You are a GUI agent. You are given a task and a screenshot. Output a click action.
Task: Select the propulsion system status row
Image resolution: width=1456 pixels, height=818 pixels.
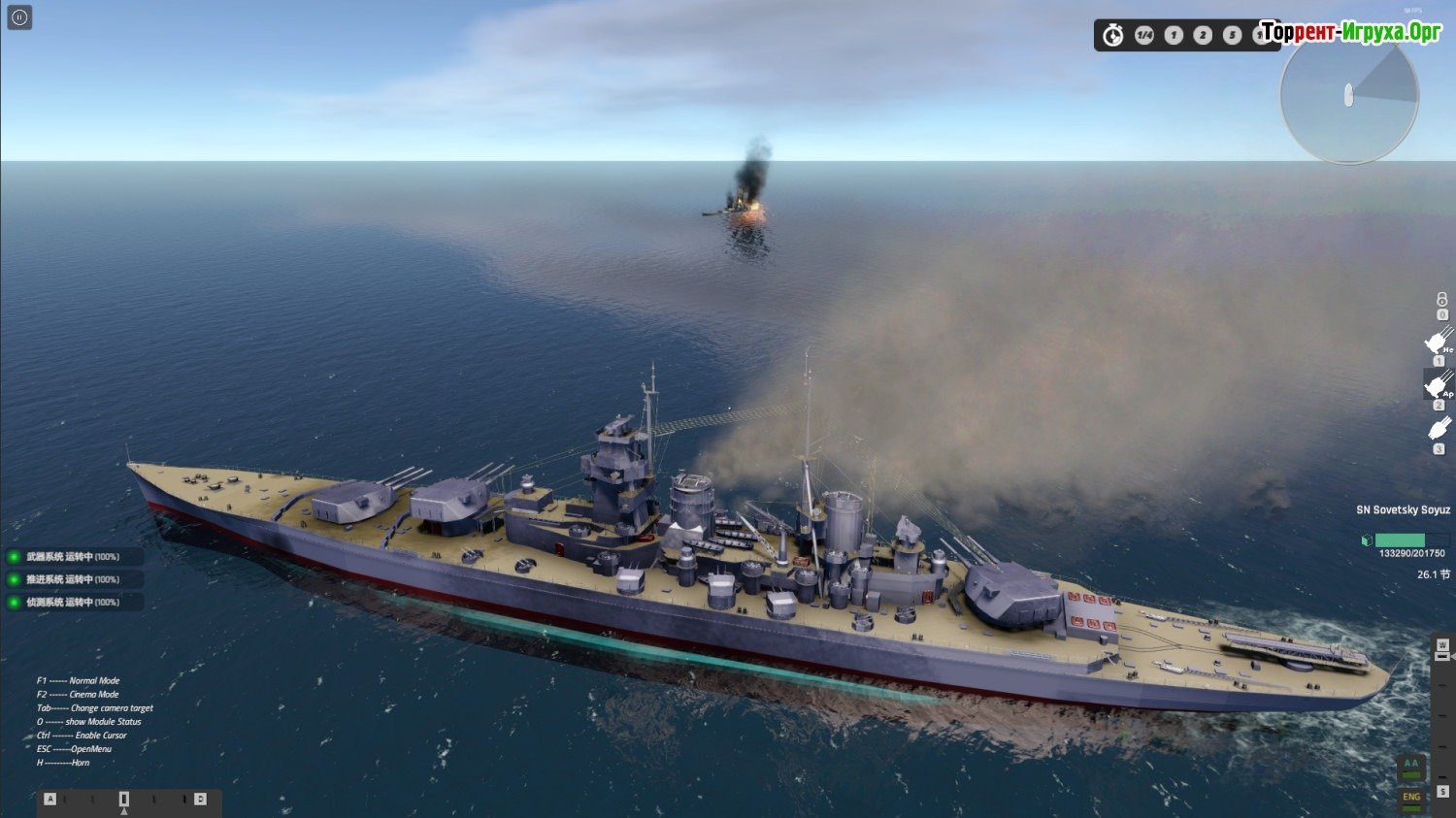coord(74,579)
